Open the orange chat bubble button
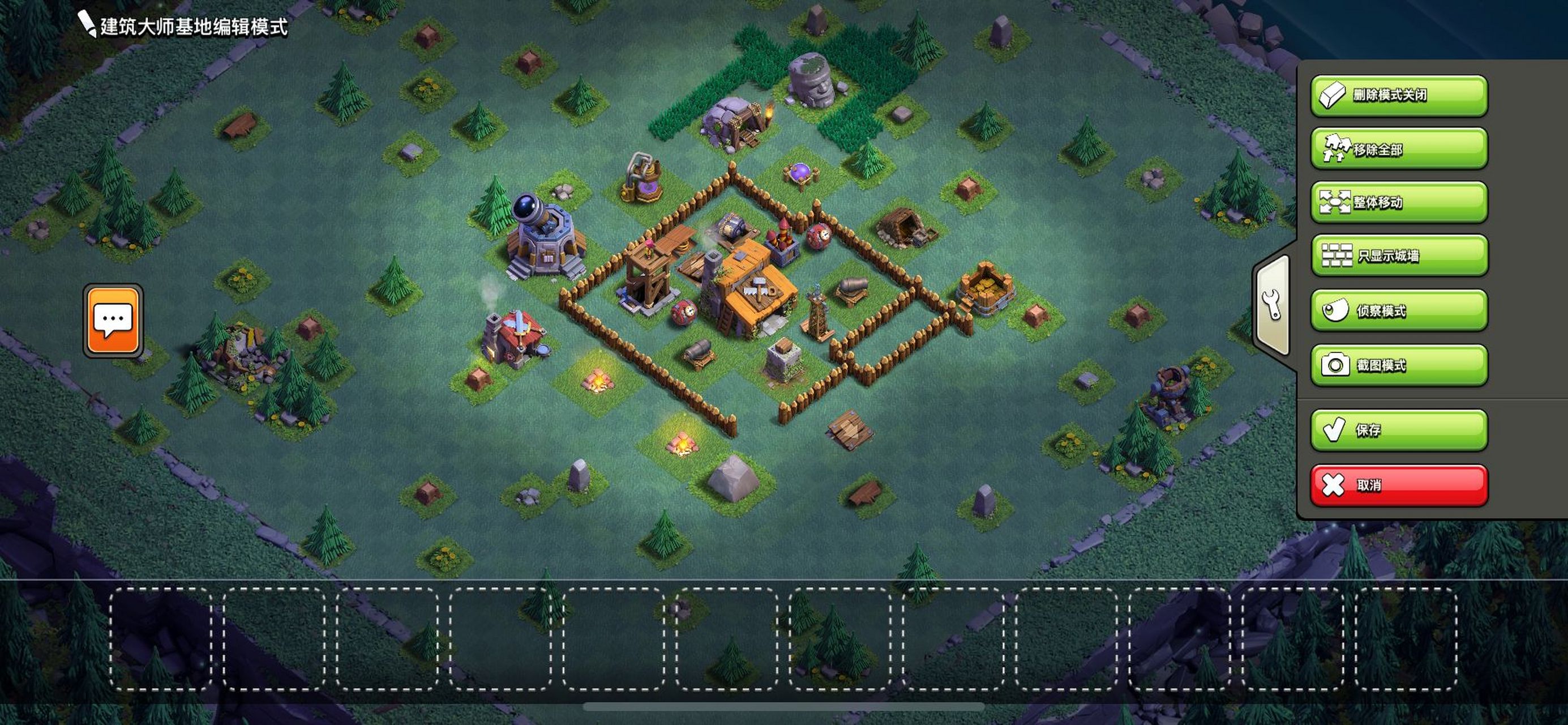1568x725 pixels. coord(113,321)
